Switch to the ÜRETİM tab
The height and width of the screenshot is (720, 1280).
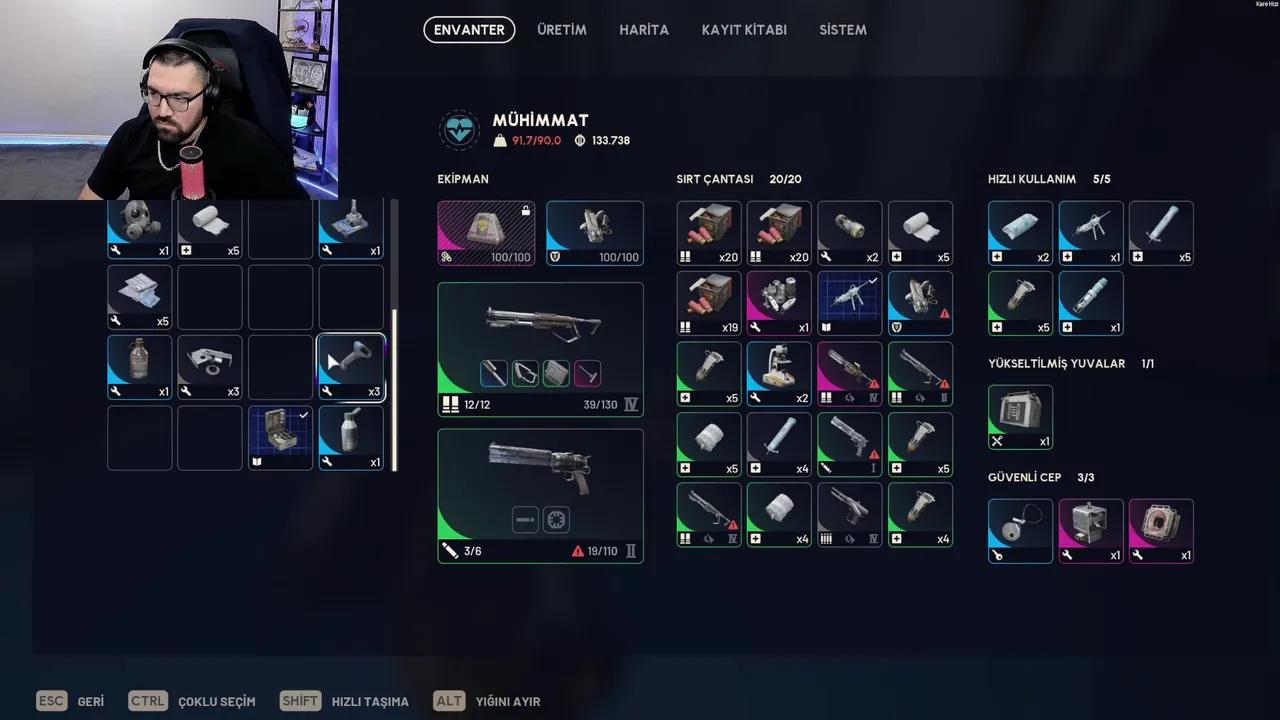coord(561,29)
